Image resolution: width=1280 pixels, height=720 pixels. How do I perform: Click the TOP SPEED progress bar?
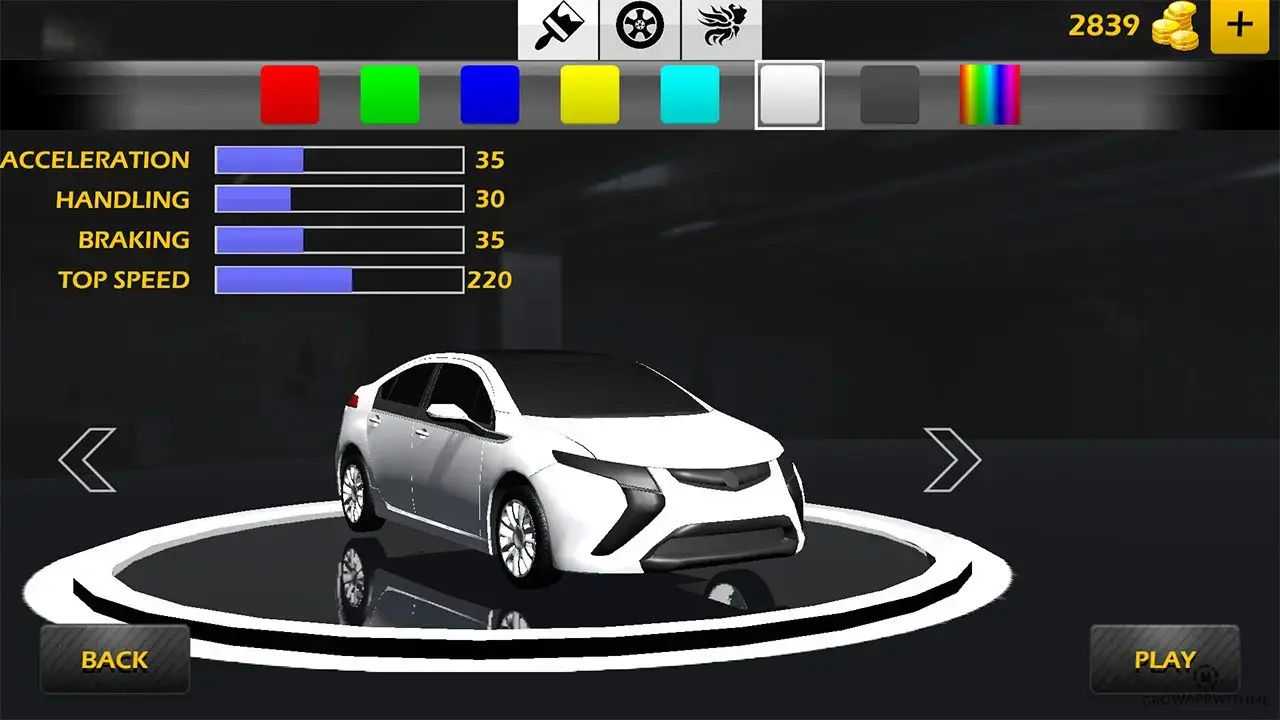coord(337,279)
